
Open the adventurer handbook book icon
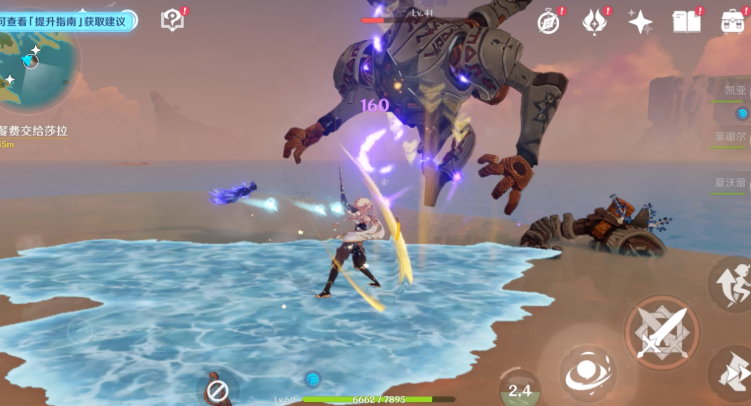pos(687,21)
